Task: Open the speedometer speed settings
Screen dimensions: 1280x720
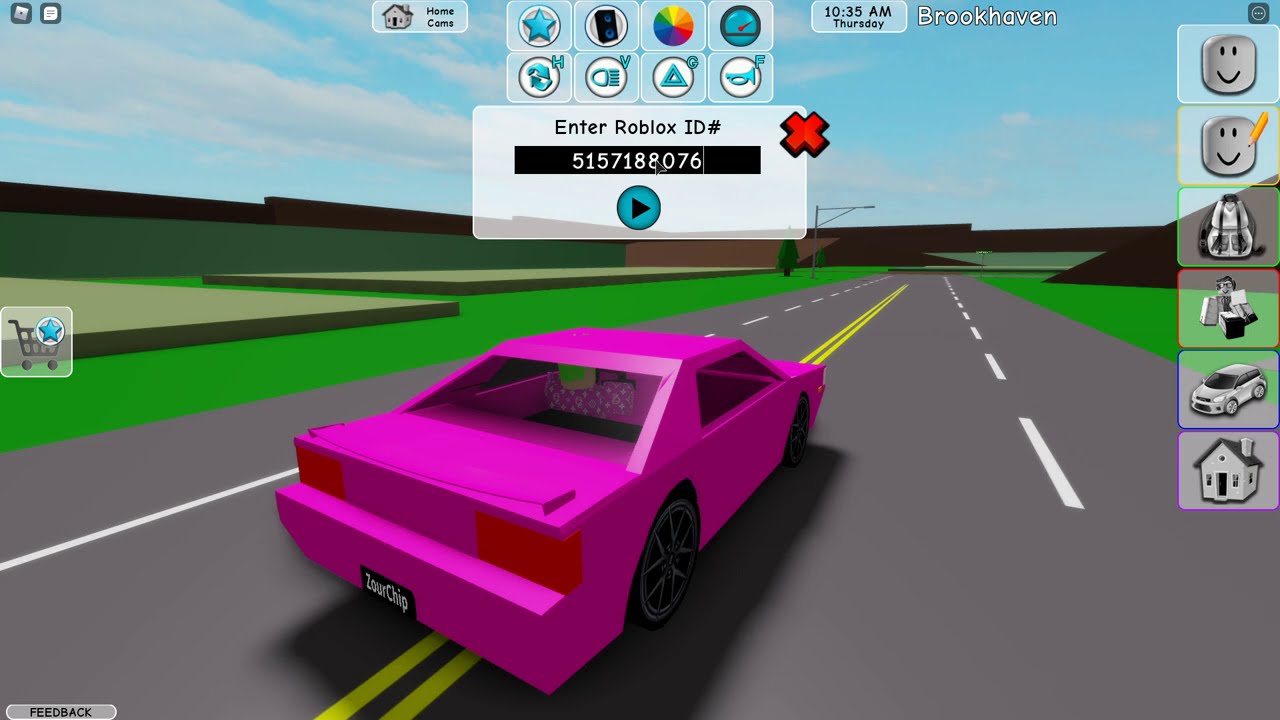Action: click(x=740, y=26)
